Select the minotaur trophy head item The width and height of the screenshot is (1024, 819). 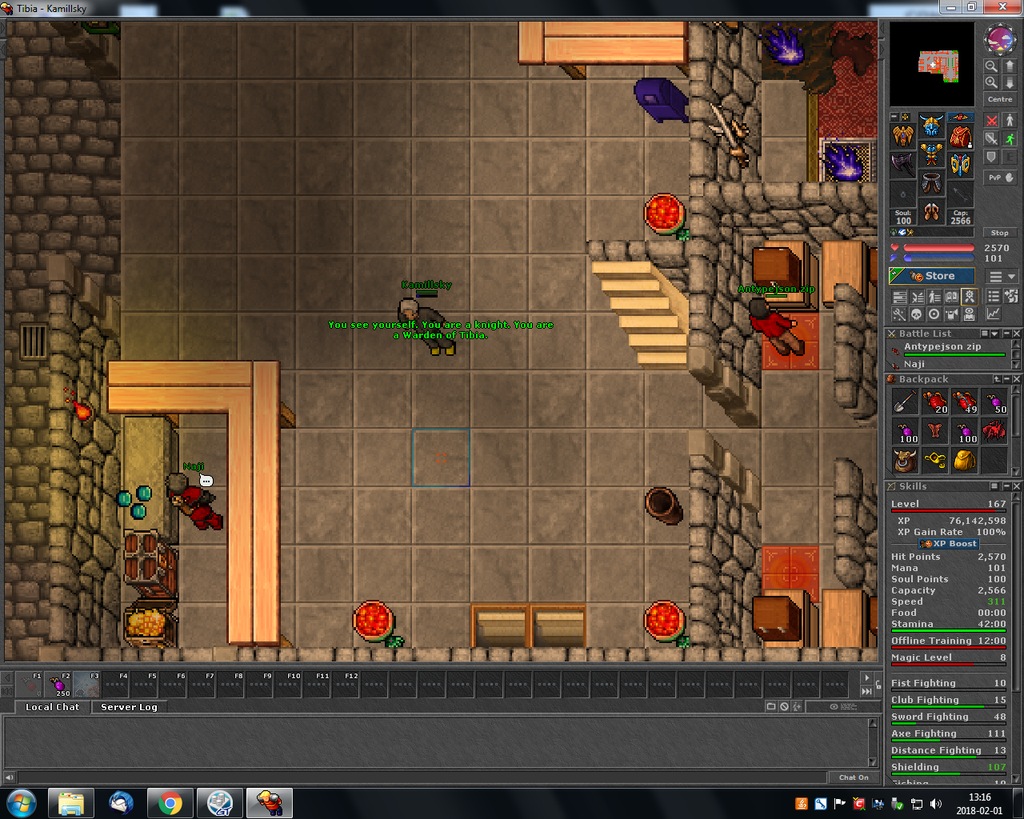click(x=904, y=460)
